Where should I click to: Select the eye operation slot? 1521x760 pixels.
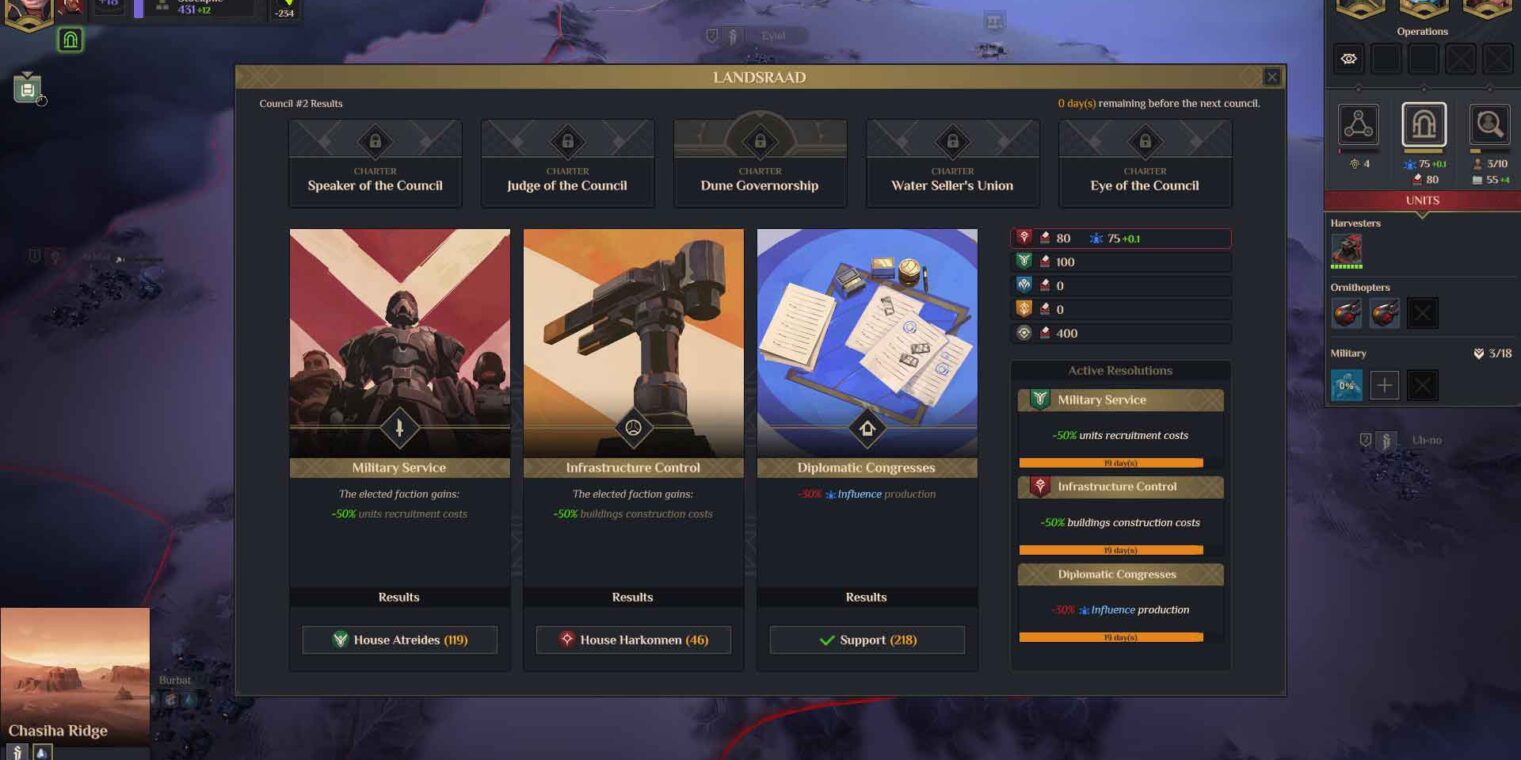point(1349,59)
